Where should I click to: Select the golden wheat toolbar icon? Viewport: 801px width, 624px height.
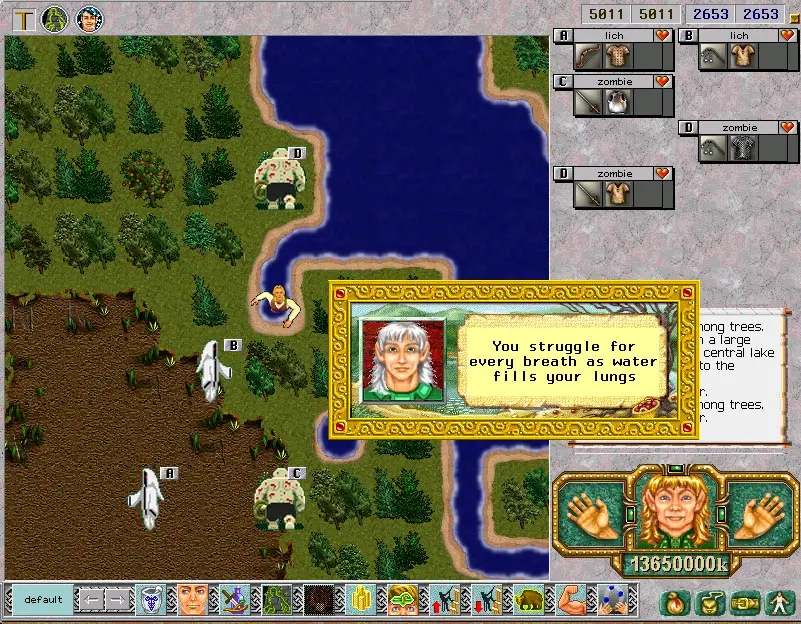360,599
